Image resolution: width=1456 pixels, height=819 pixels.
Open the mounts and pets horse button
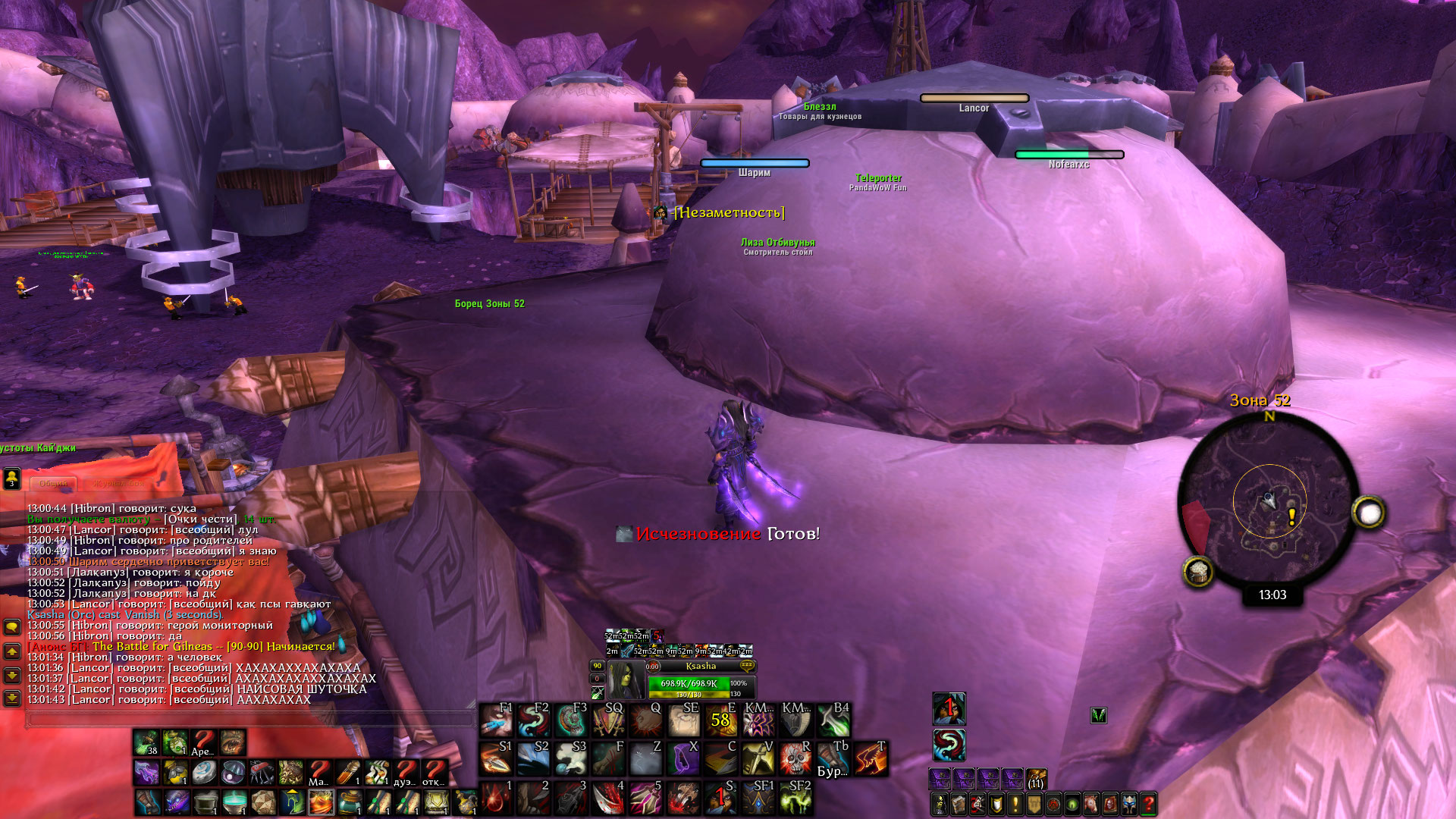(x=1091, y=804)
